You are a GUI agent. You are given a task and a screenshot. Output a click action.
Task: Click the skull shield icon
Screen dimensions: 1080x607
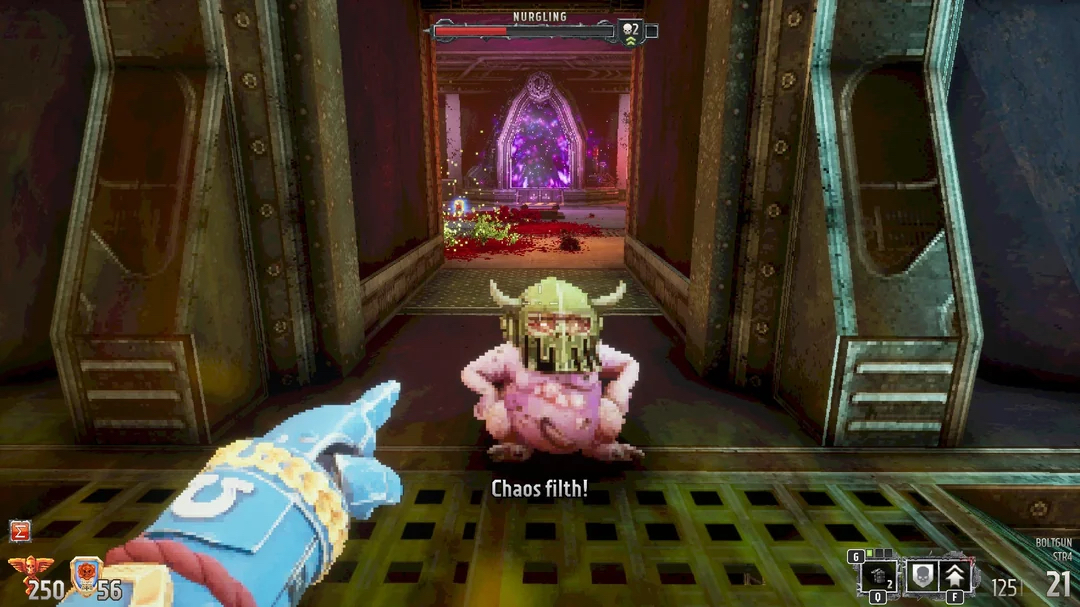[921, 577]
